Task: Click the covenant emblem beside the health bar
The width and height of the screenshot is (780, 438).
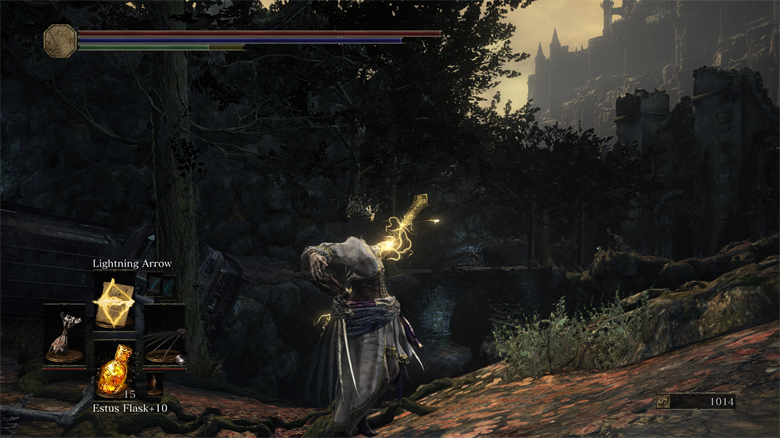Action: tap(60, 40)
